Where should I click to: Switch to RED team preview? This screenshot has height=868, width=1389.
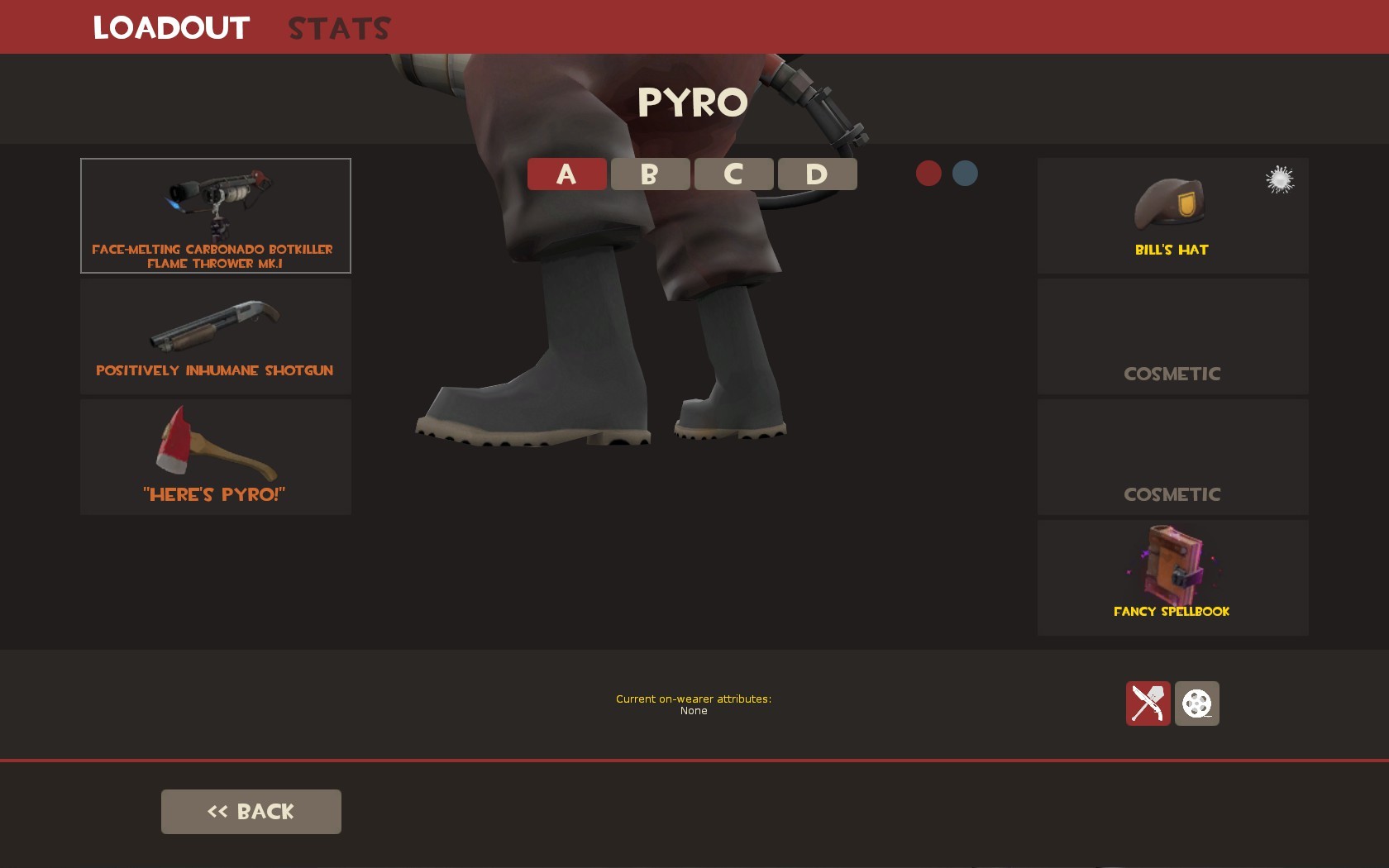(928, 174)
